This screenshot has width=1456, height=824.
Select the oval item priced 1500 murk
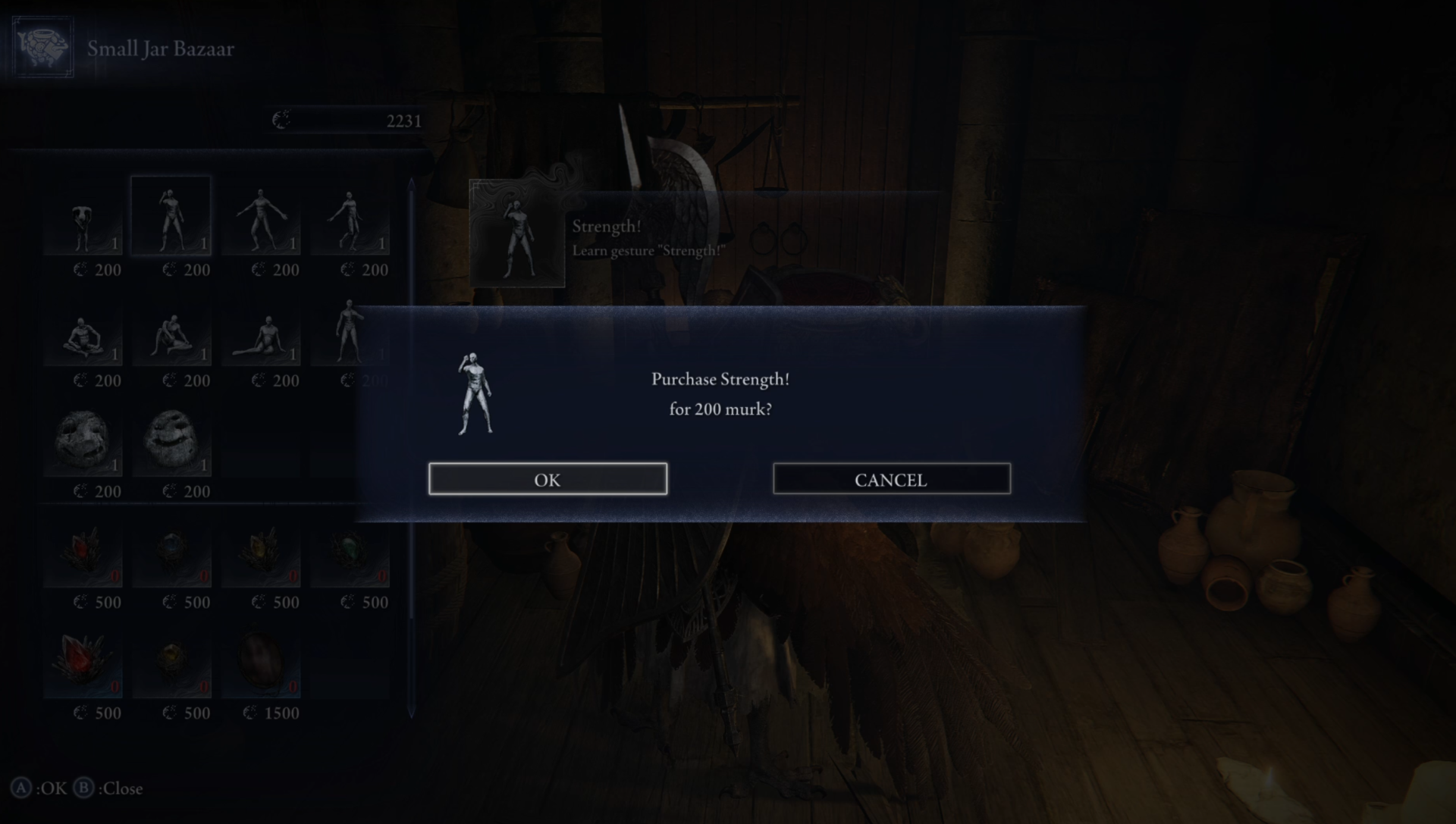262,663
